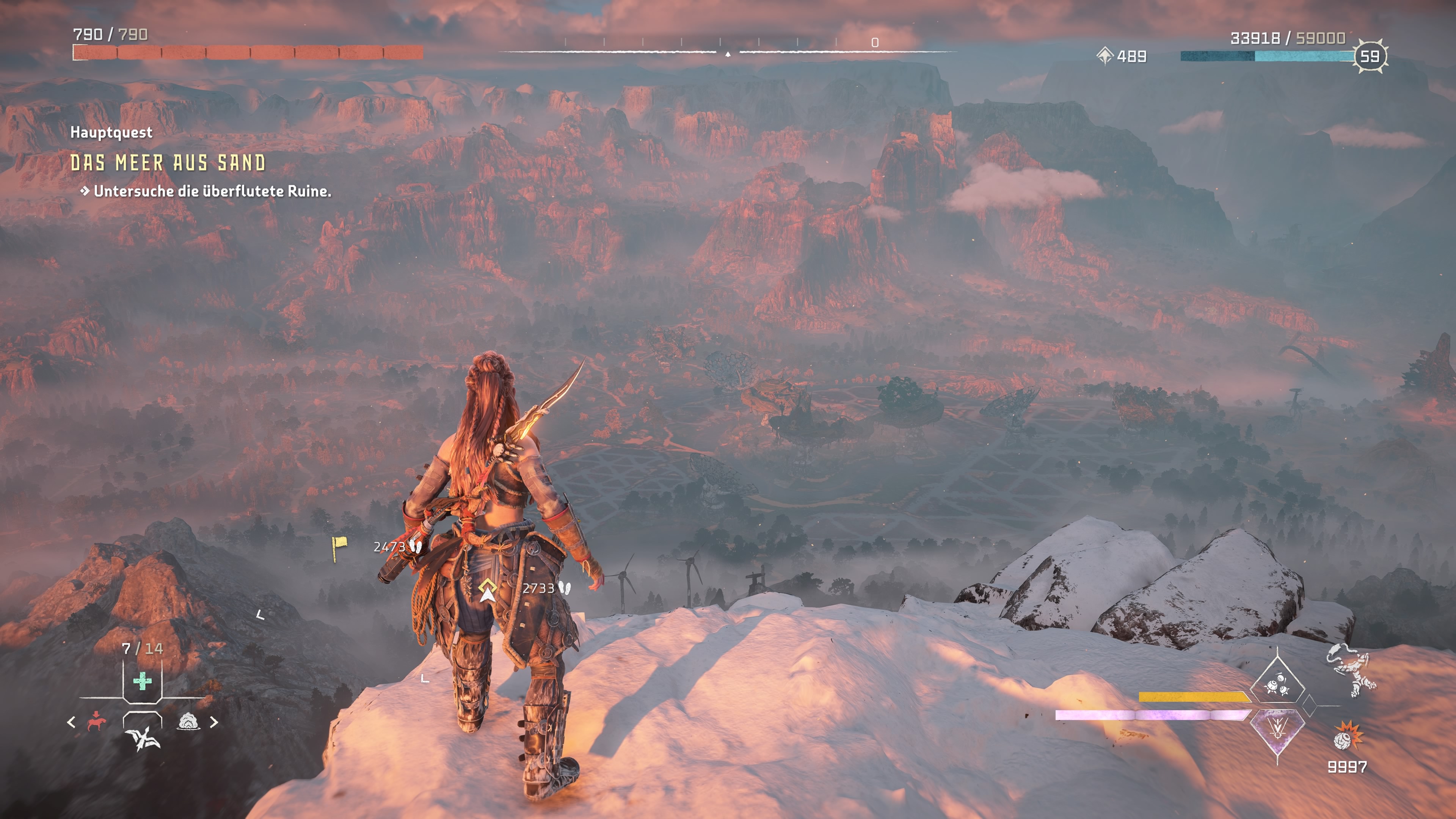Viewport: 1456px width, 819px height.
Task: Cycle the tool selector left with the arrow
Action: 71,722
